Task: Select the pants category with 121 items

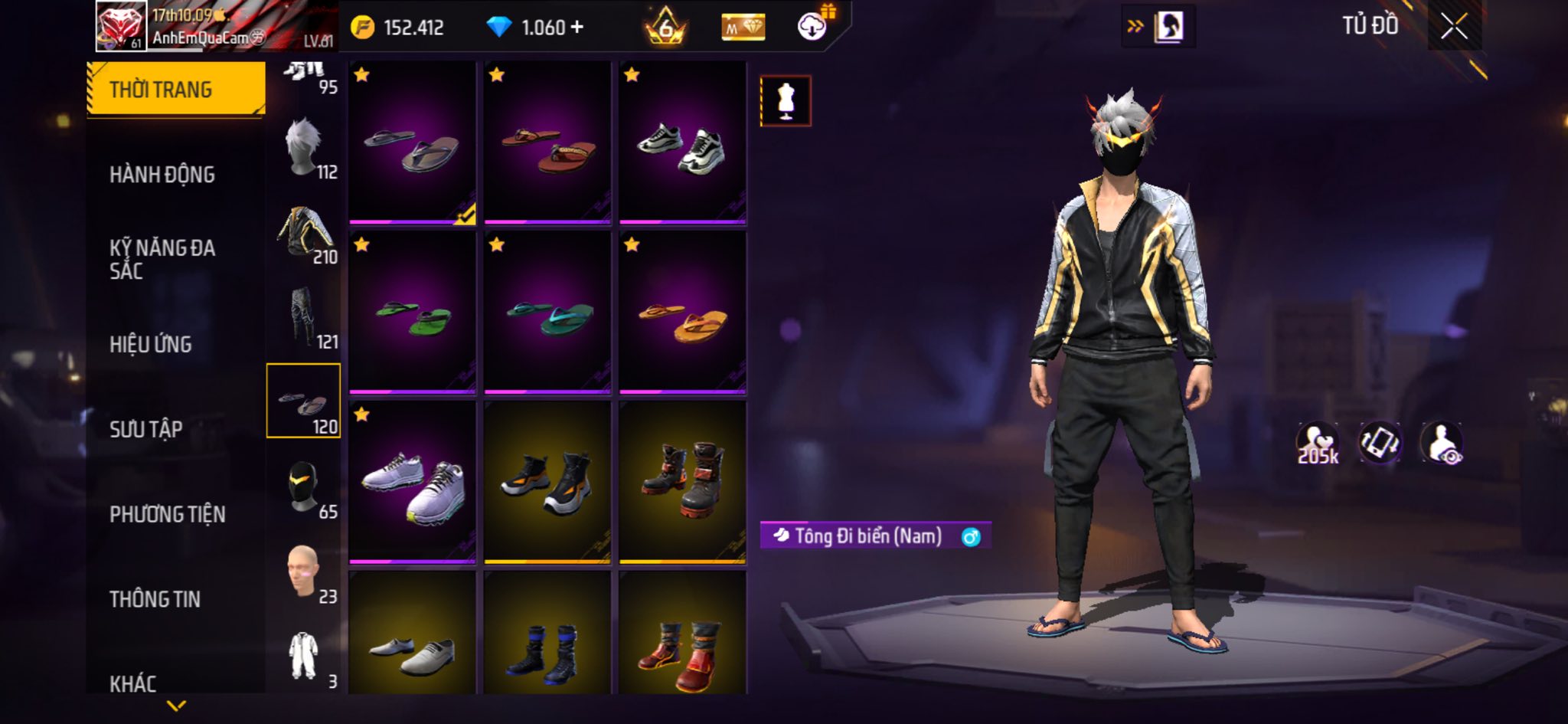Action: [305, 316]
